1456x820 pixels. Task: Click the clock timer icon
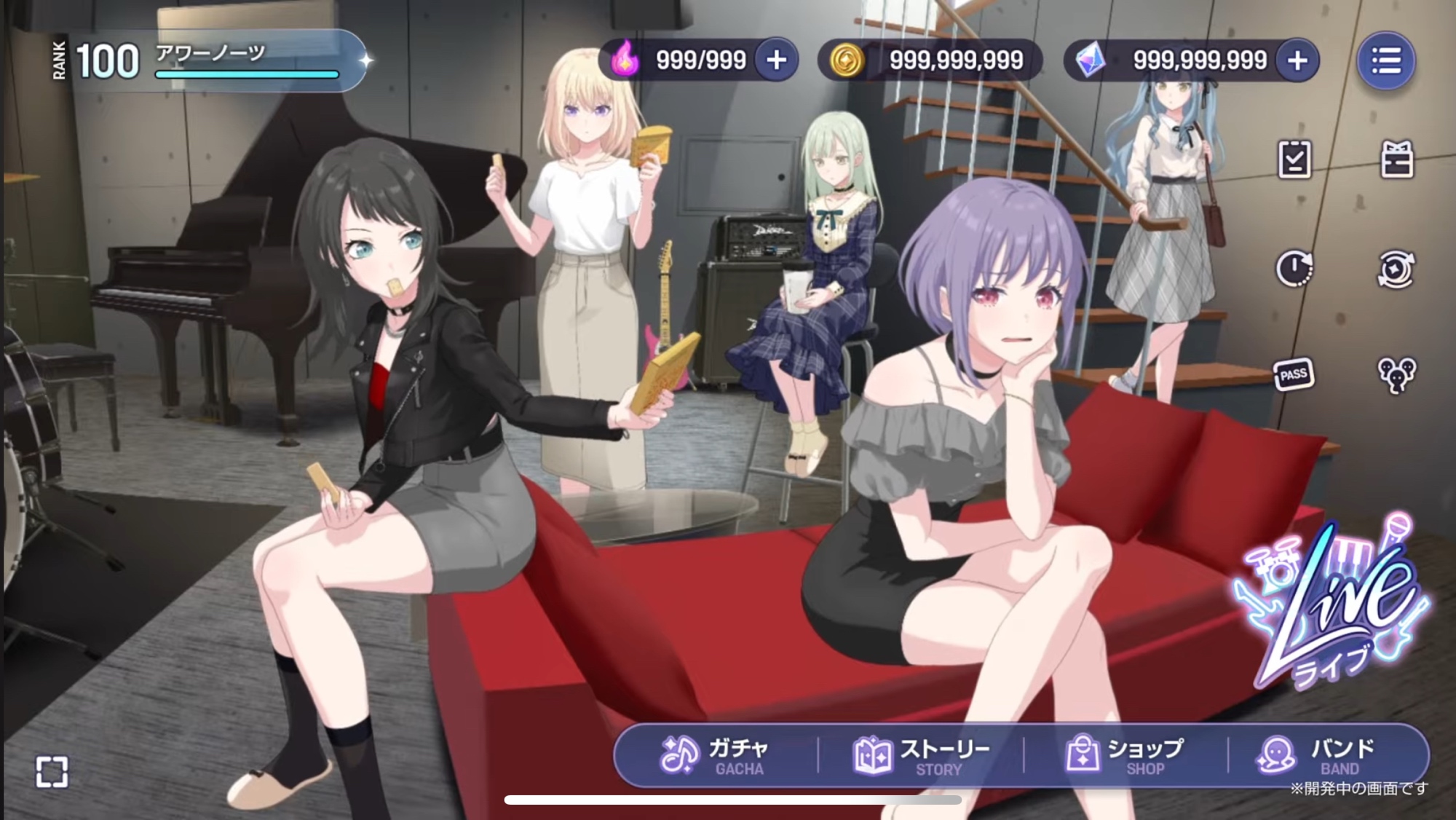coord(1294,269)
